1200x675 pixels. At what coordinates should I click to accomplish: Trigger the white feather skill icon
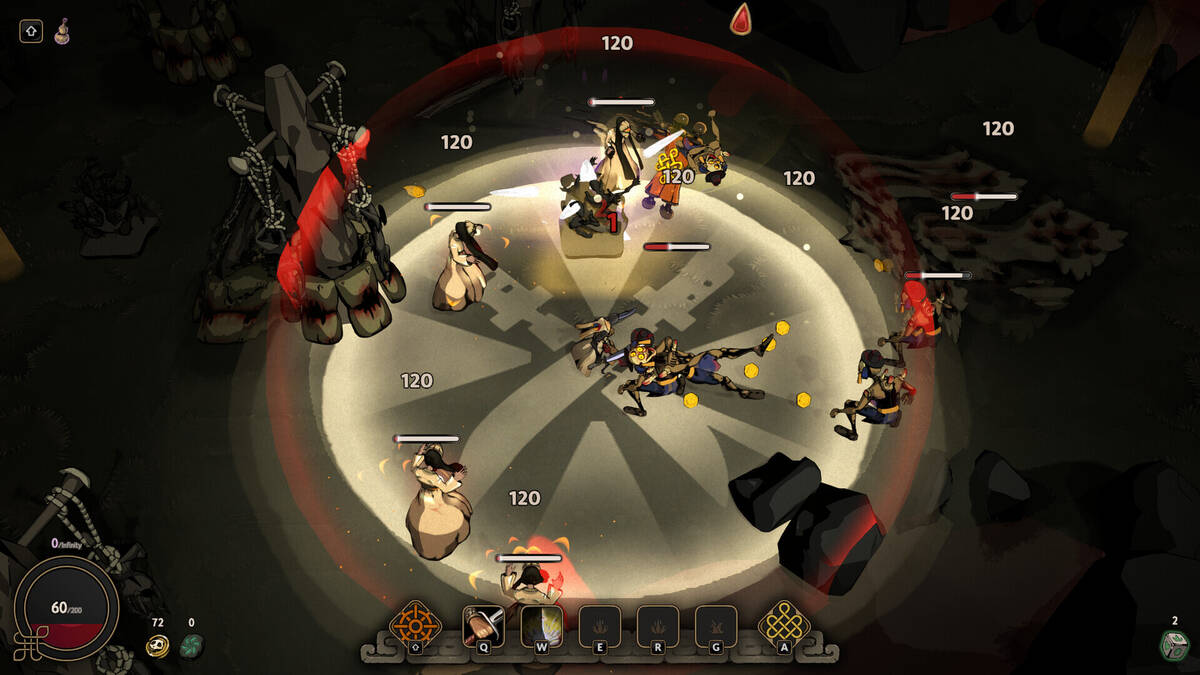[541, 626]
